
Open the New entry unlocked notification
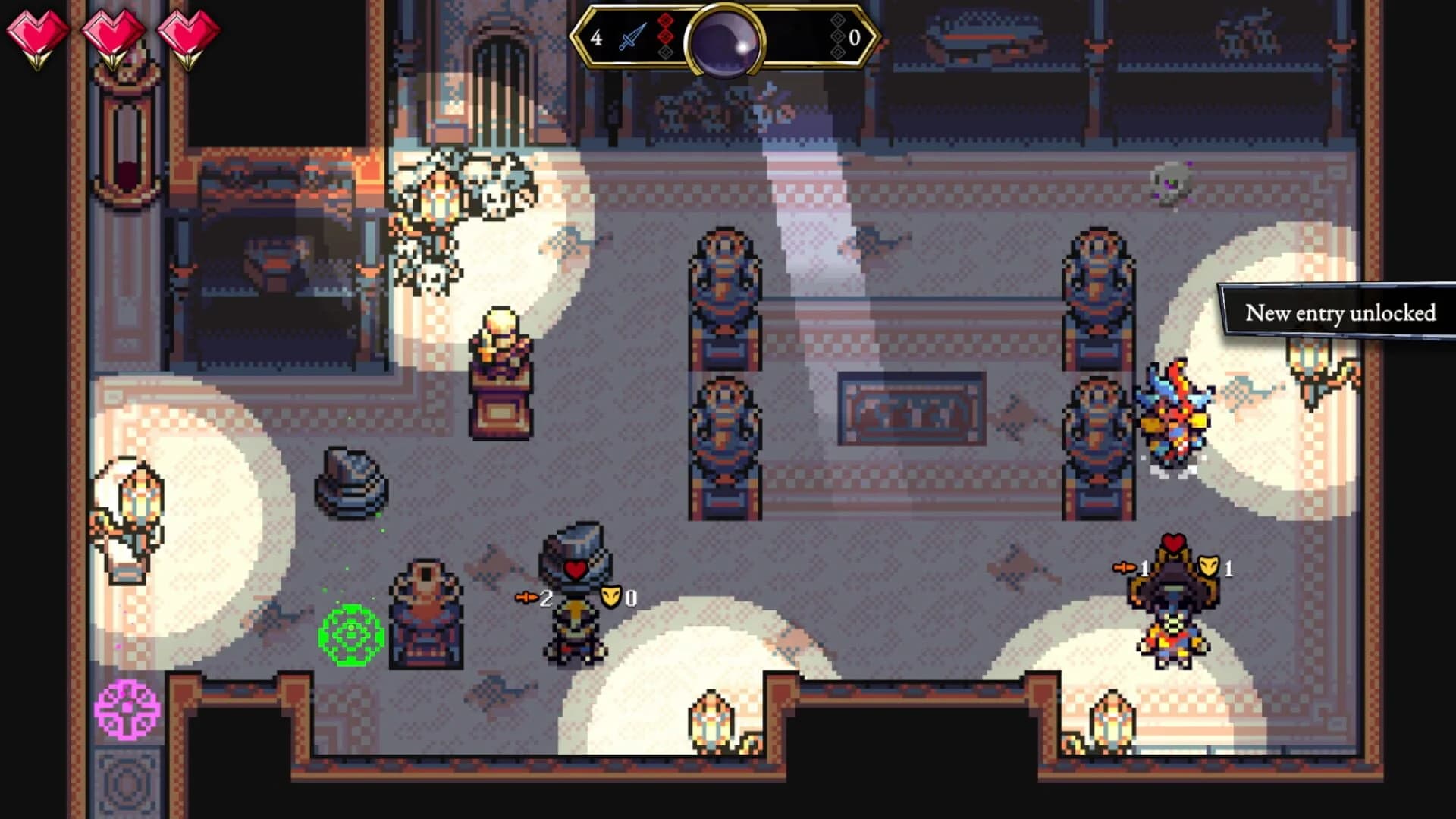tap(1341, 313)
